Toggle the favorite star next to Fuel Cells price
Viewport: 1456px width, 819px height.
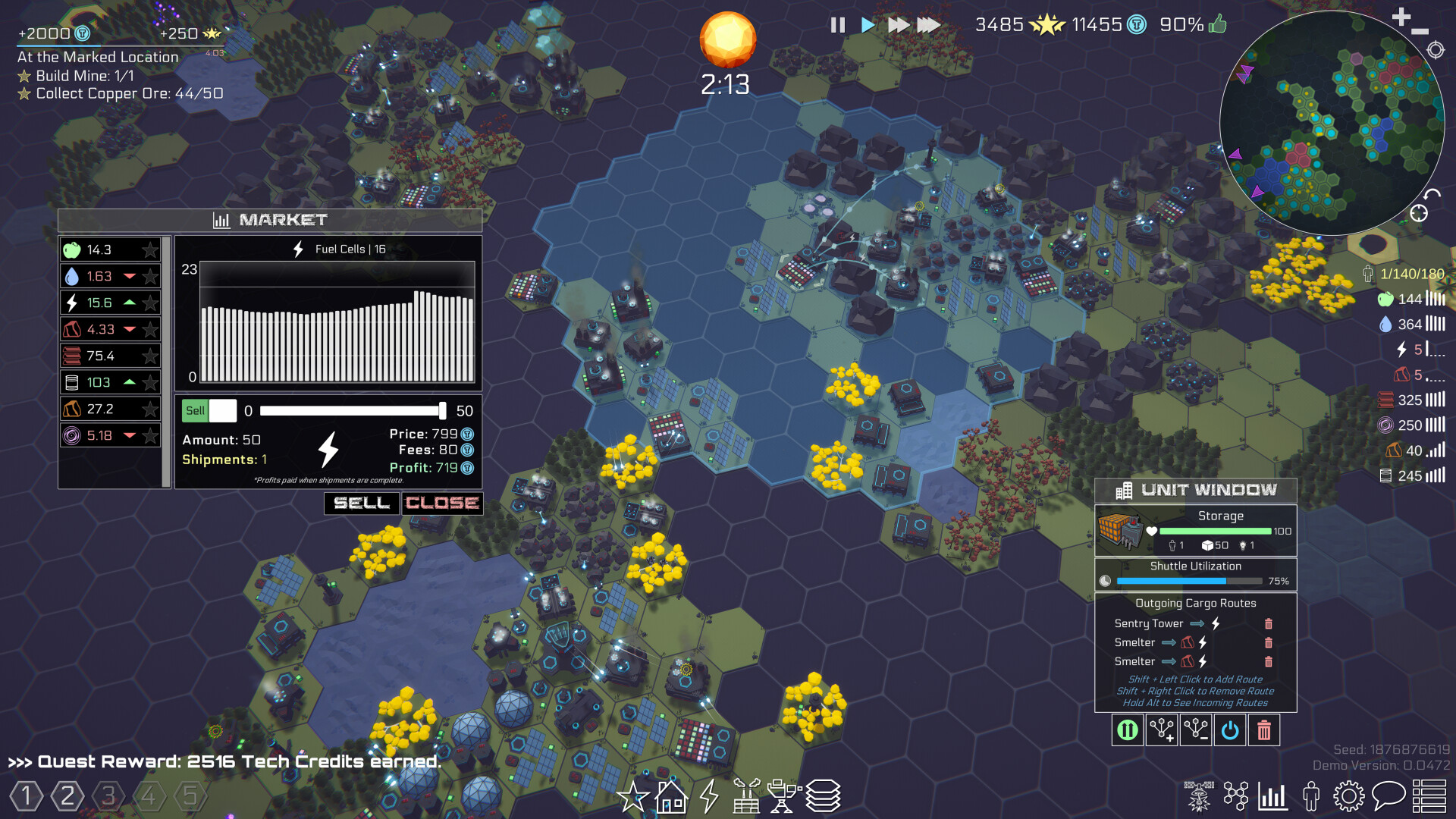150,303
